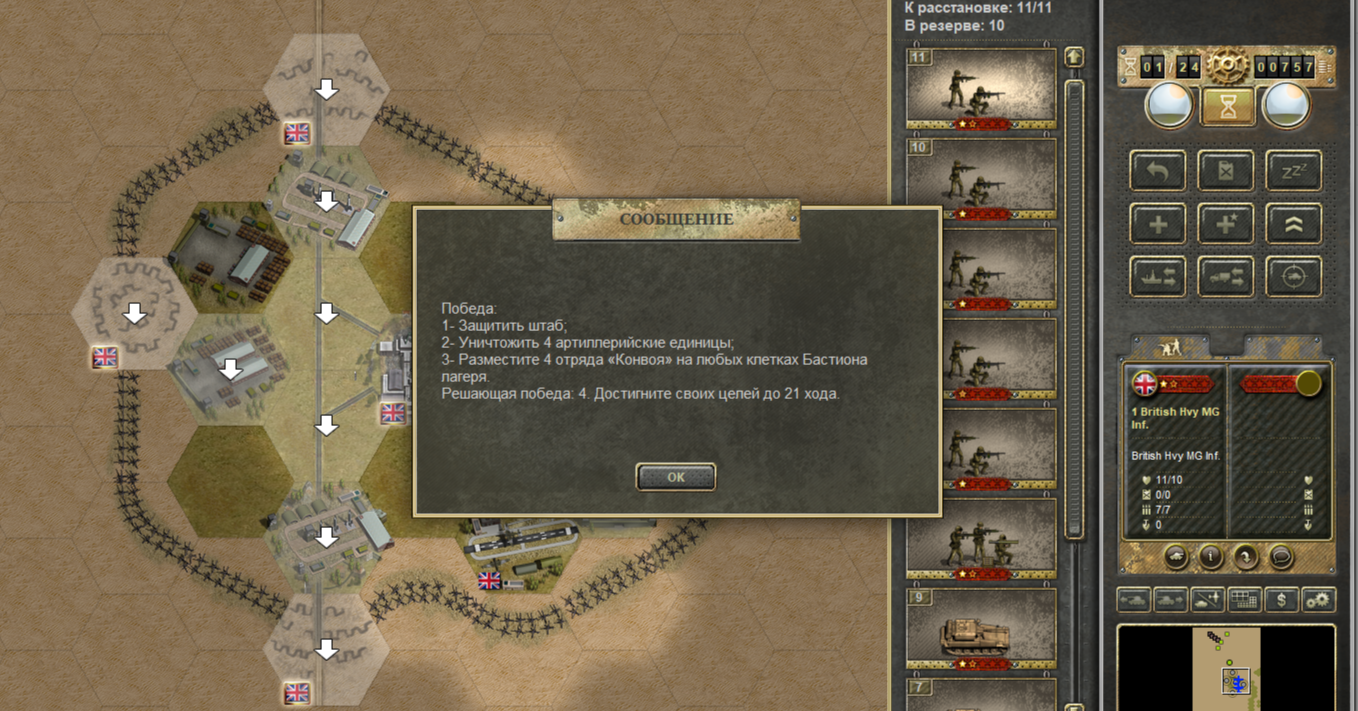Image resolution: width=1358 pixels, height=711 pixels.
Task: Click the minimap to move the view
Action: point(1225,664)
